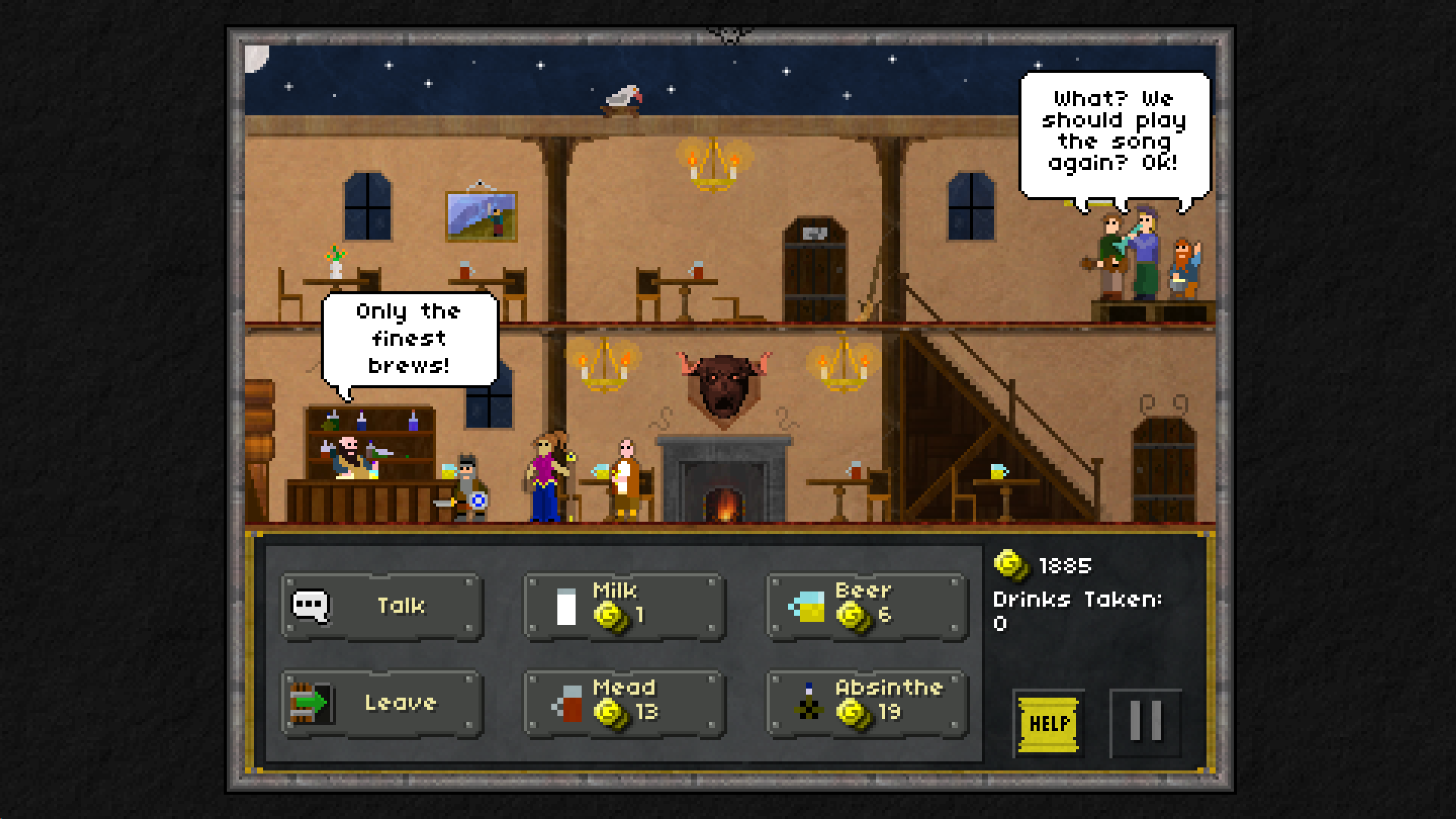Click the gold coin icon beside 1885
Screen dimensions: 1456x819
tap(1009, 565)
